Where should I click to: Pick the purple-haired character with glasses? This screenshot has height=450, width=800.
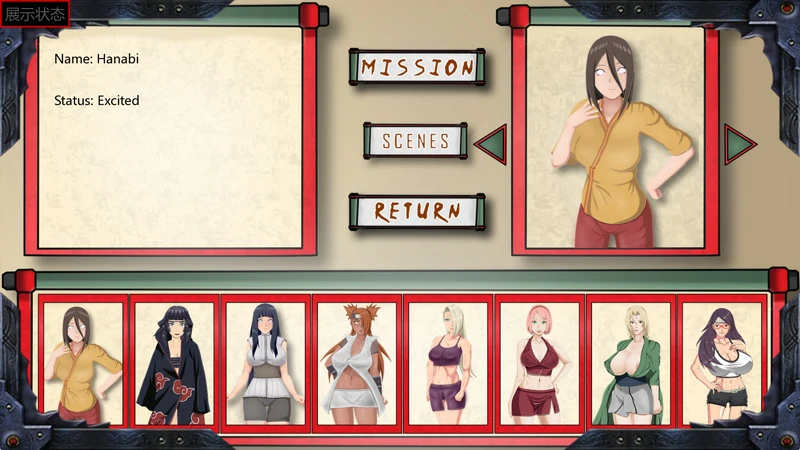720,362
